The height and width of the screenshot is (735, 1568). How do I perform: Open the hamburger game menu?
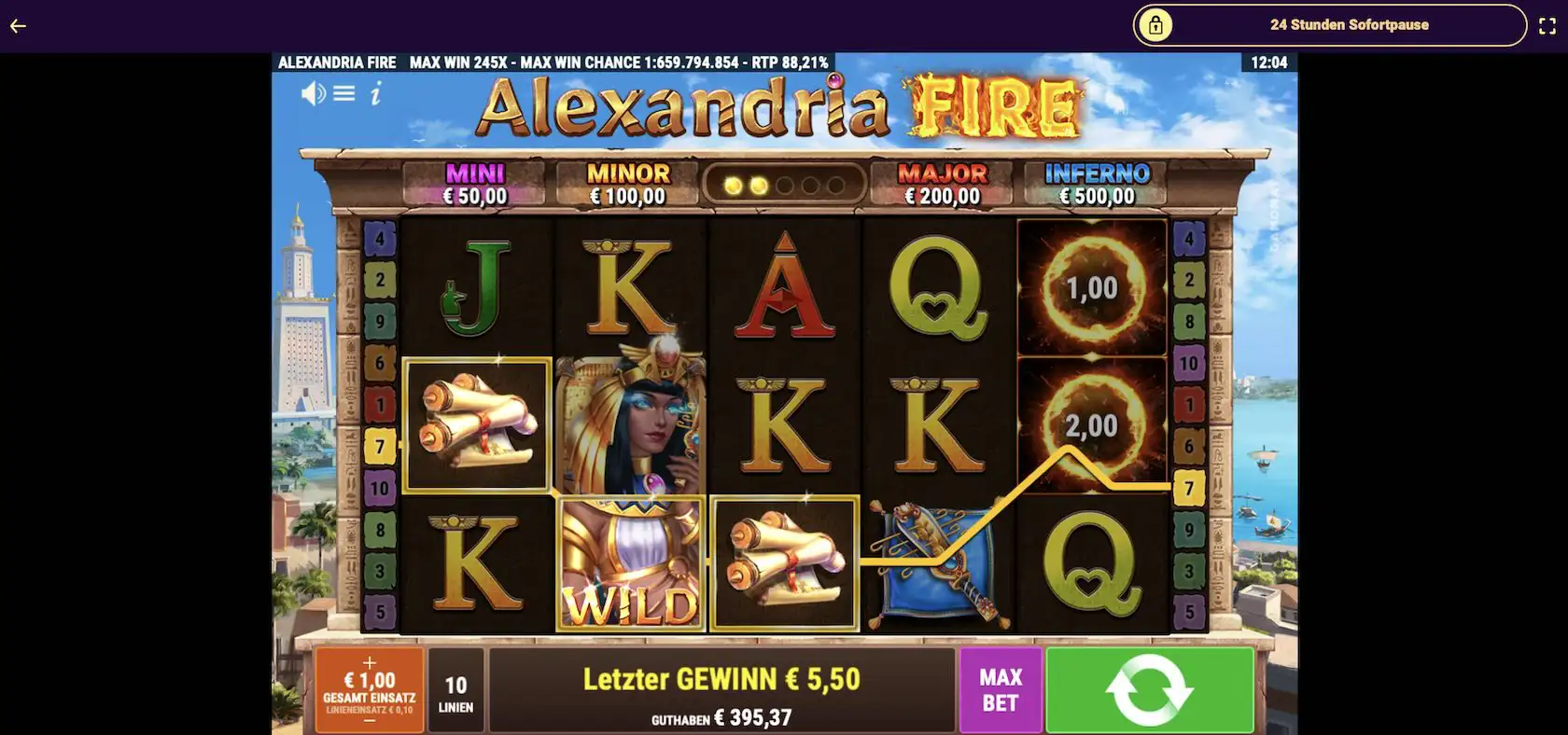point(344,93)
